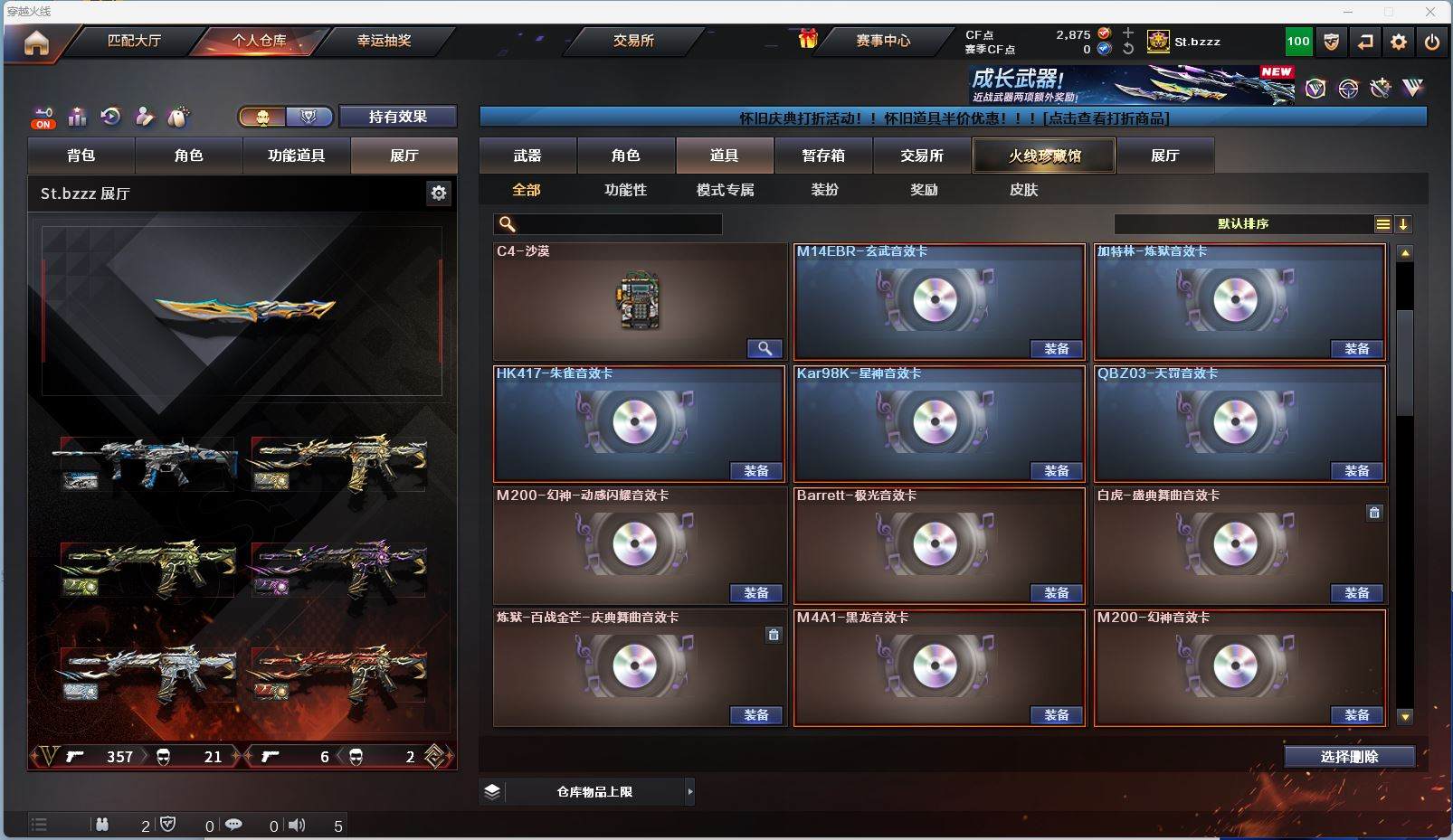Open the 默认排序 sort dropdown
Image resolution: width=1453 pixels, height=840 pixels.
pos(1244,224)
